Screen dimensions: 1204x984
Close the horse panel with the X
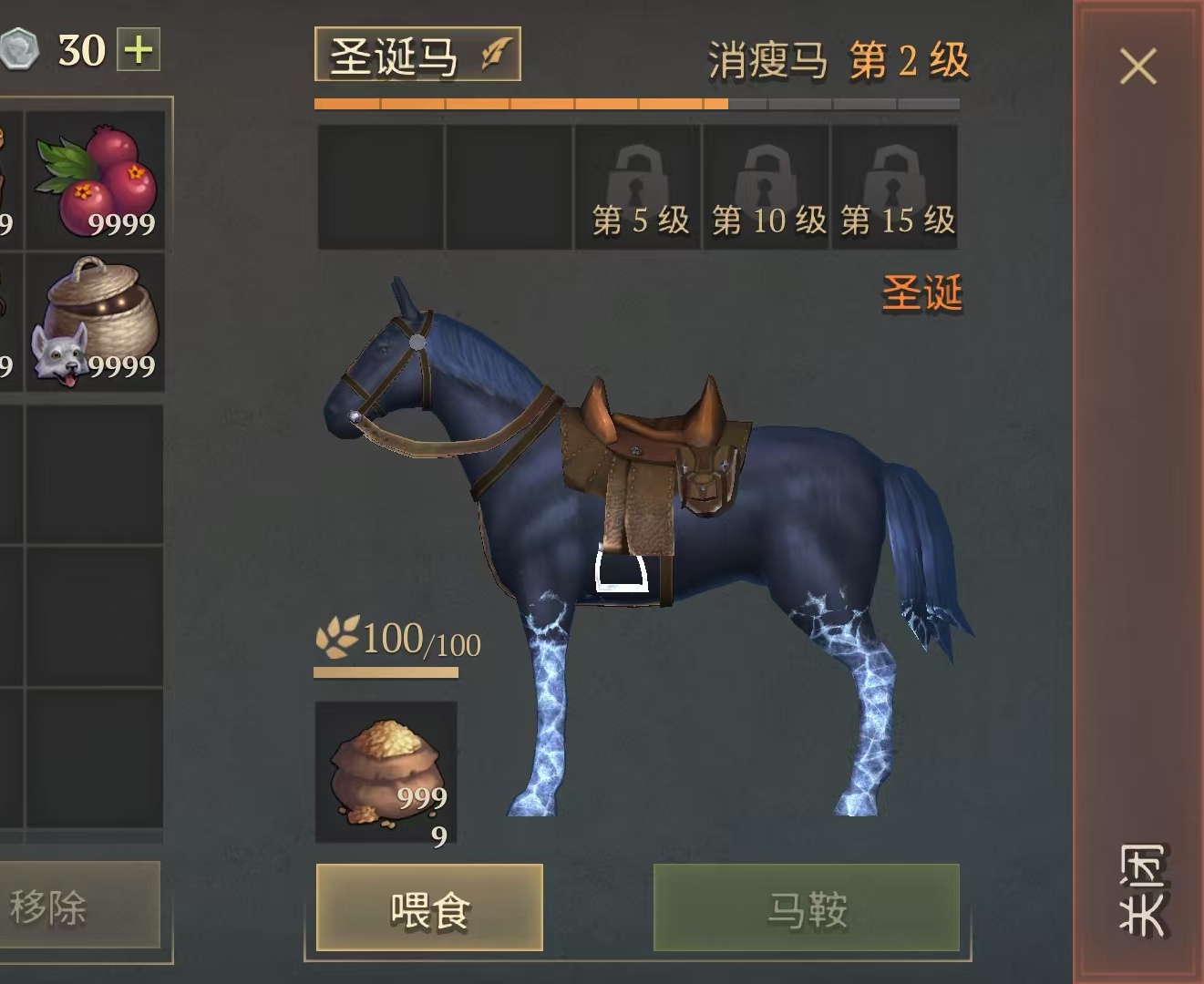[x=1137, y=67]
